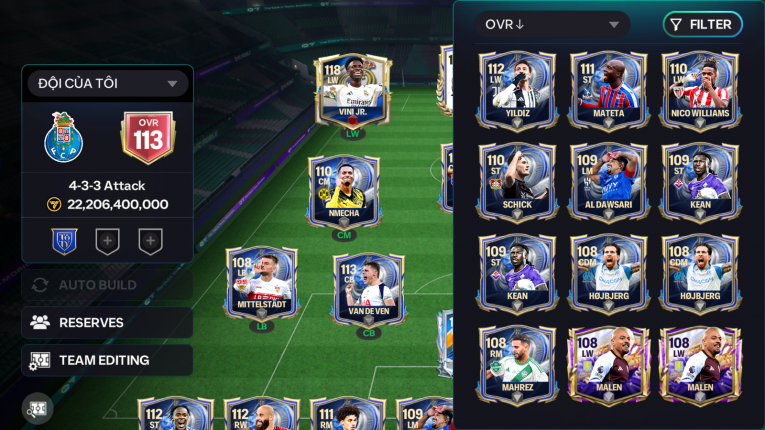Pick the Nico Williams 110 card
This screenshot has height=430, width=765.
700,90
